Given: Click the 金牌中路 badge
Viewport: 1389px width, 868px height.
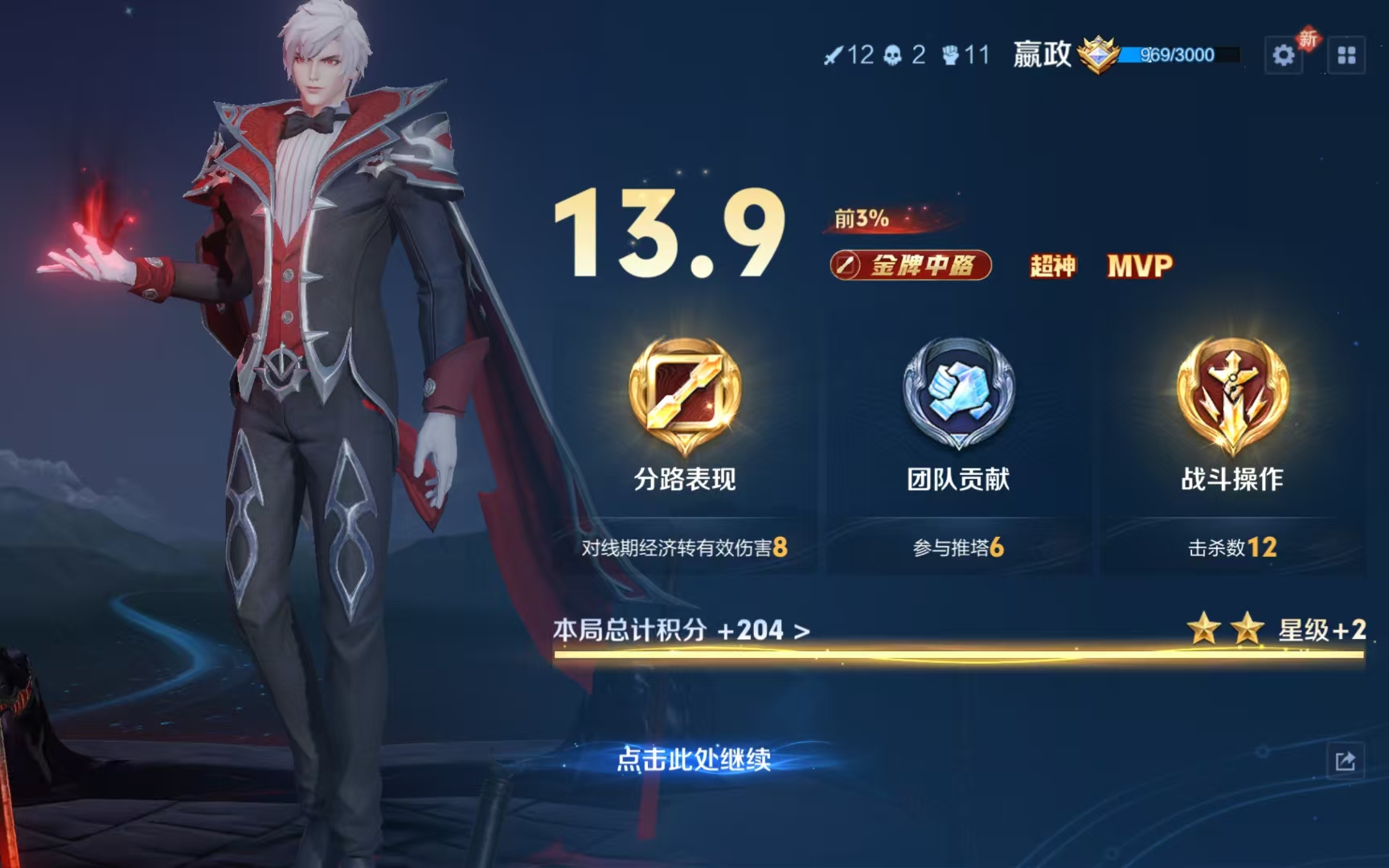Looking at the screenshot, I should 911,265.
